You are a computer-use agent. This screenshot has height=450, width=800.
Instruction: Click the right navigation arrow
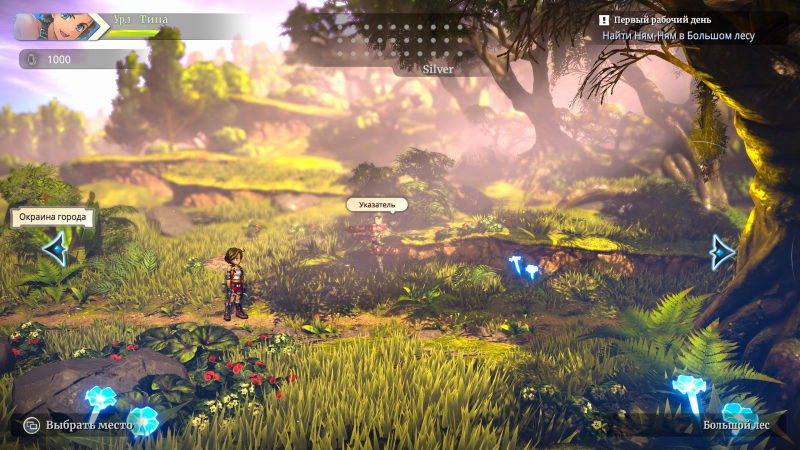pyautogui.click(x=722, y=252)
